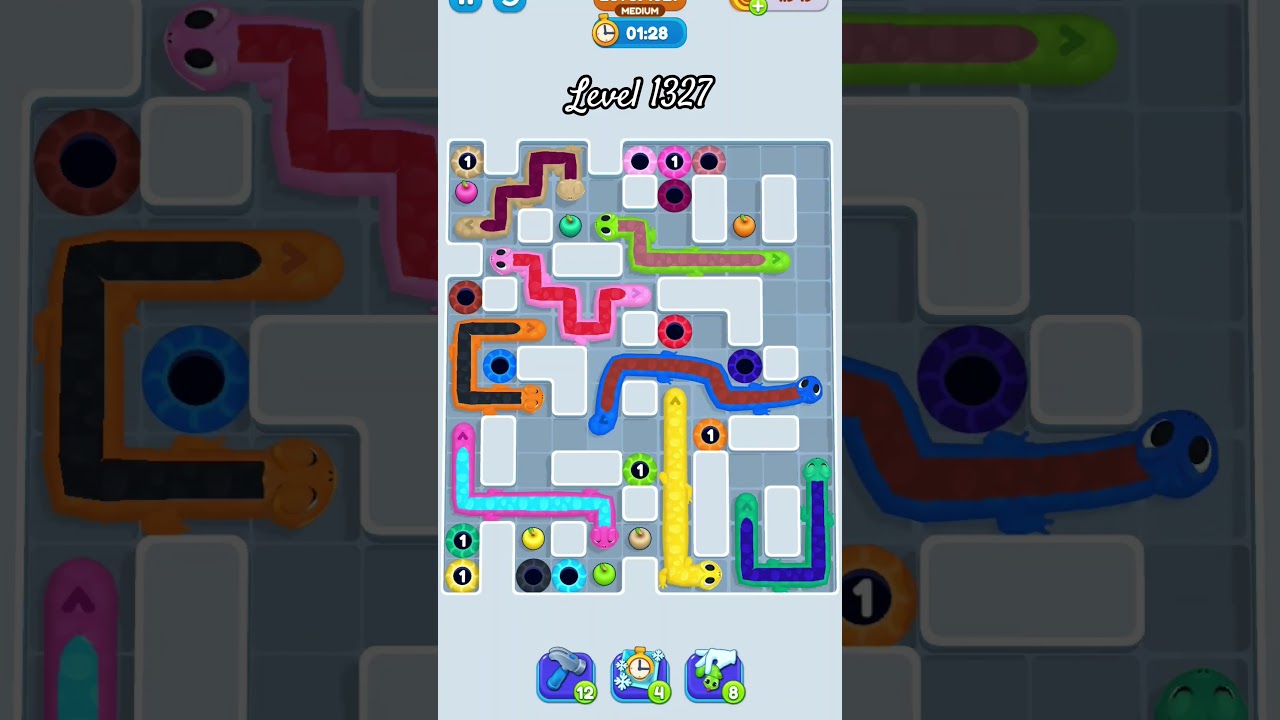Use the Snake Removal hand booster showing 8
Image resolution: width=1280 pixels, height=720 pixels.
pyautogui.click(x=715, y=675)
